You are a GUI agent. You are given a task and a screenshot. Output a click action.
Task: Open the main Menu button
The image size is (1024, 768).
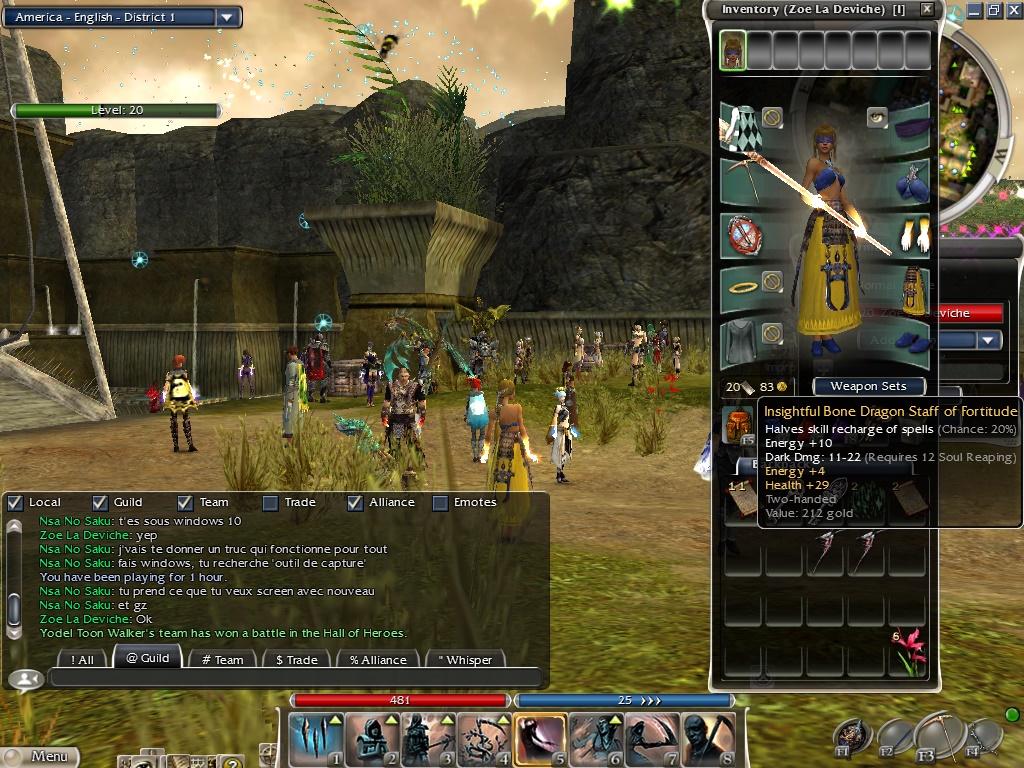[40, 757]
